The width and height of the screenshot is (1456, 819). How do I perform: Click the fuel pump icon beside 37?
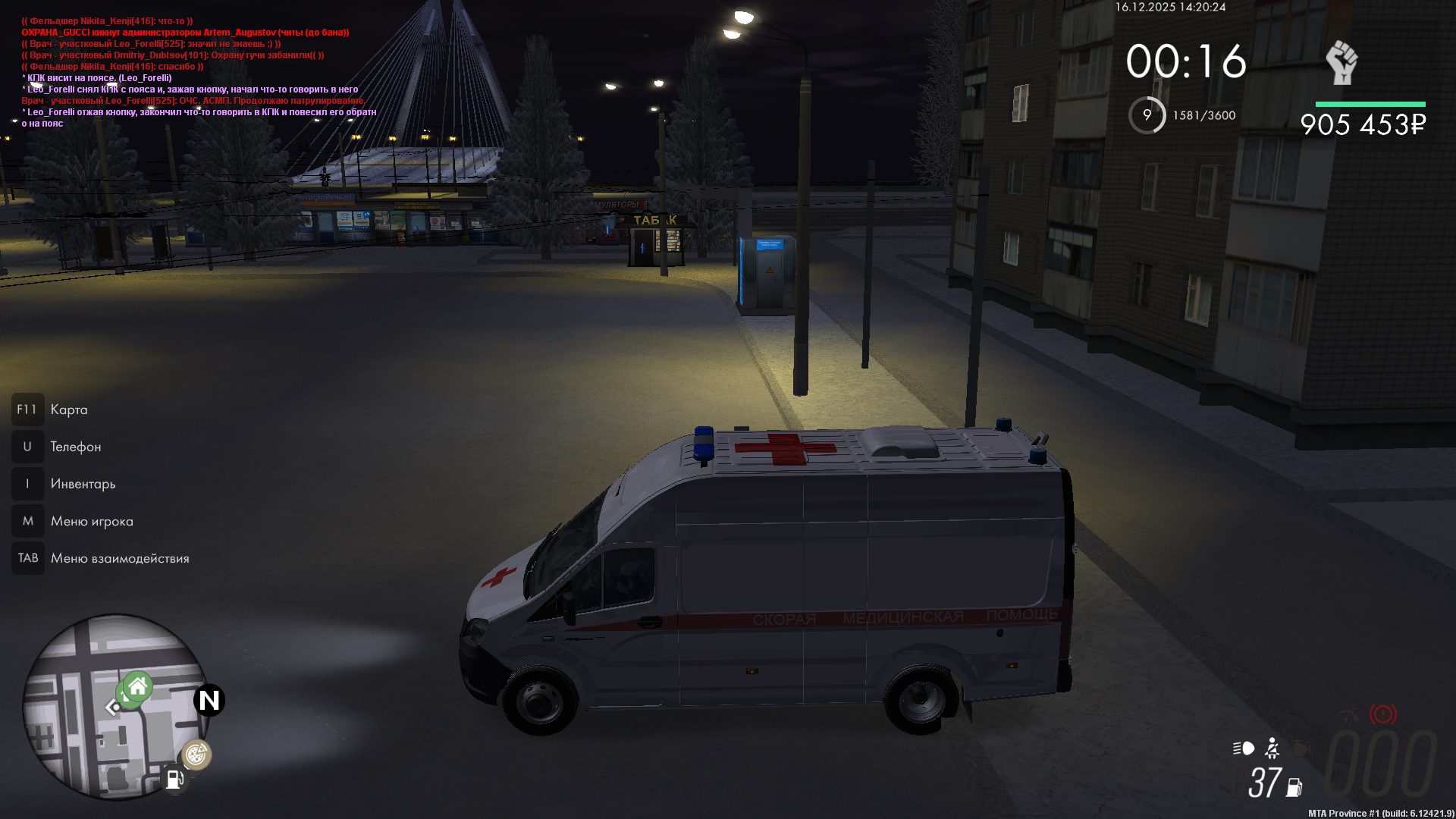point(1294,788)
